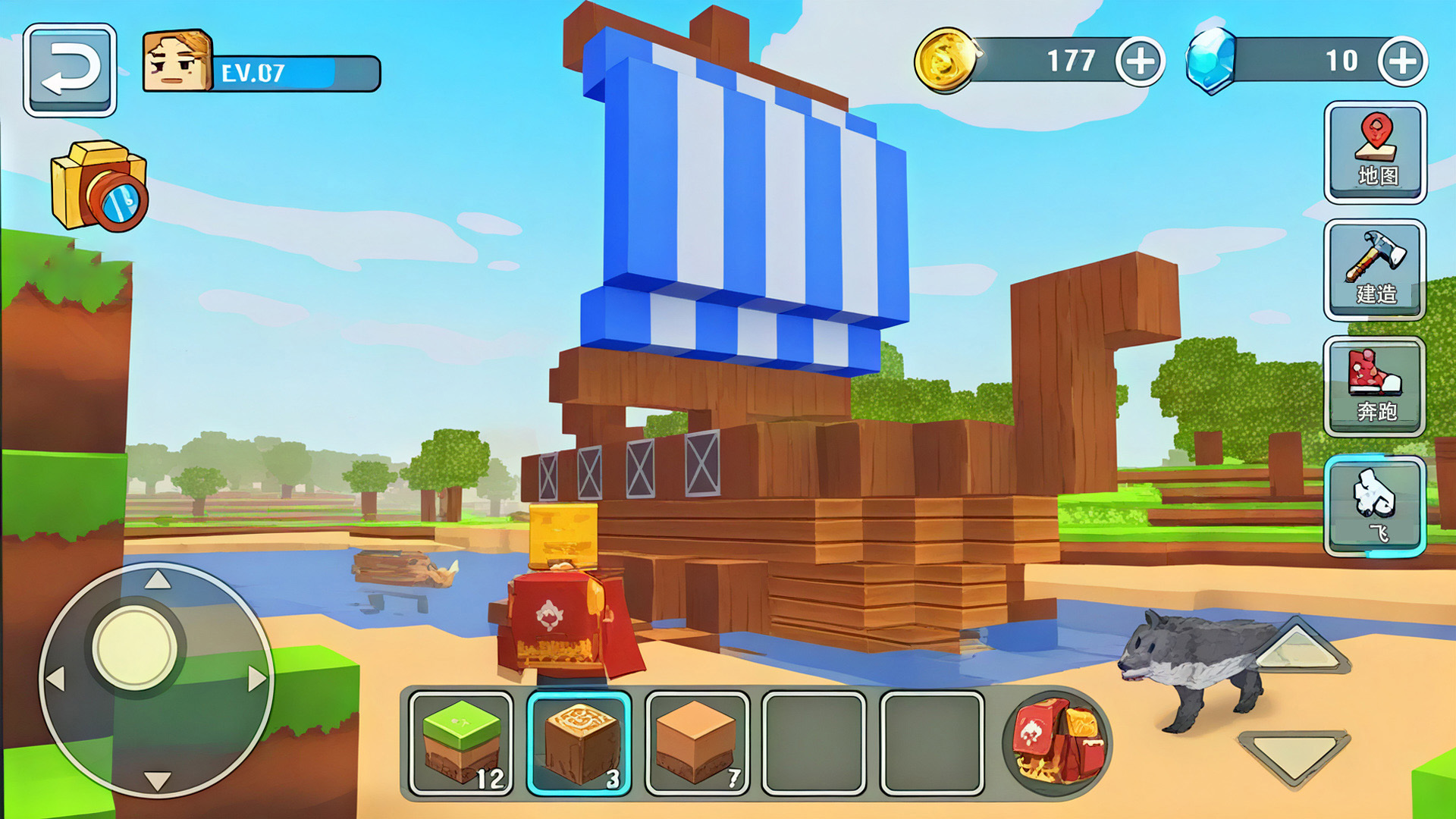Toggle the 奔跑 run sneaker button
Screen dimensions: 1456x819
click(x=1375, y=387)
